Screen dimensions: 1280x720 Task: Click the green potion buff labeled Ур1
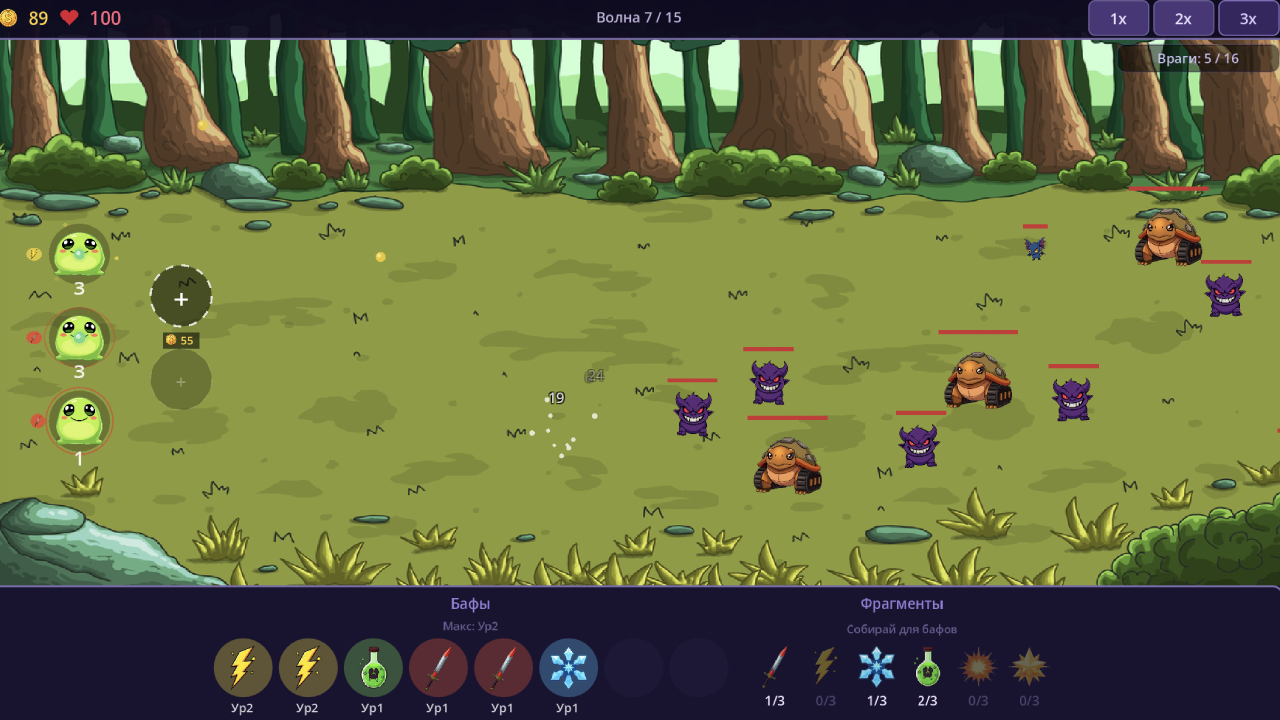[x=373, y=668]
